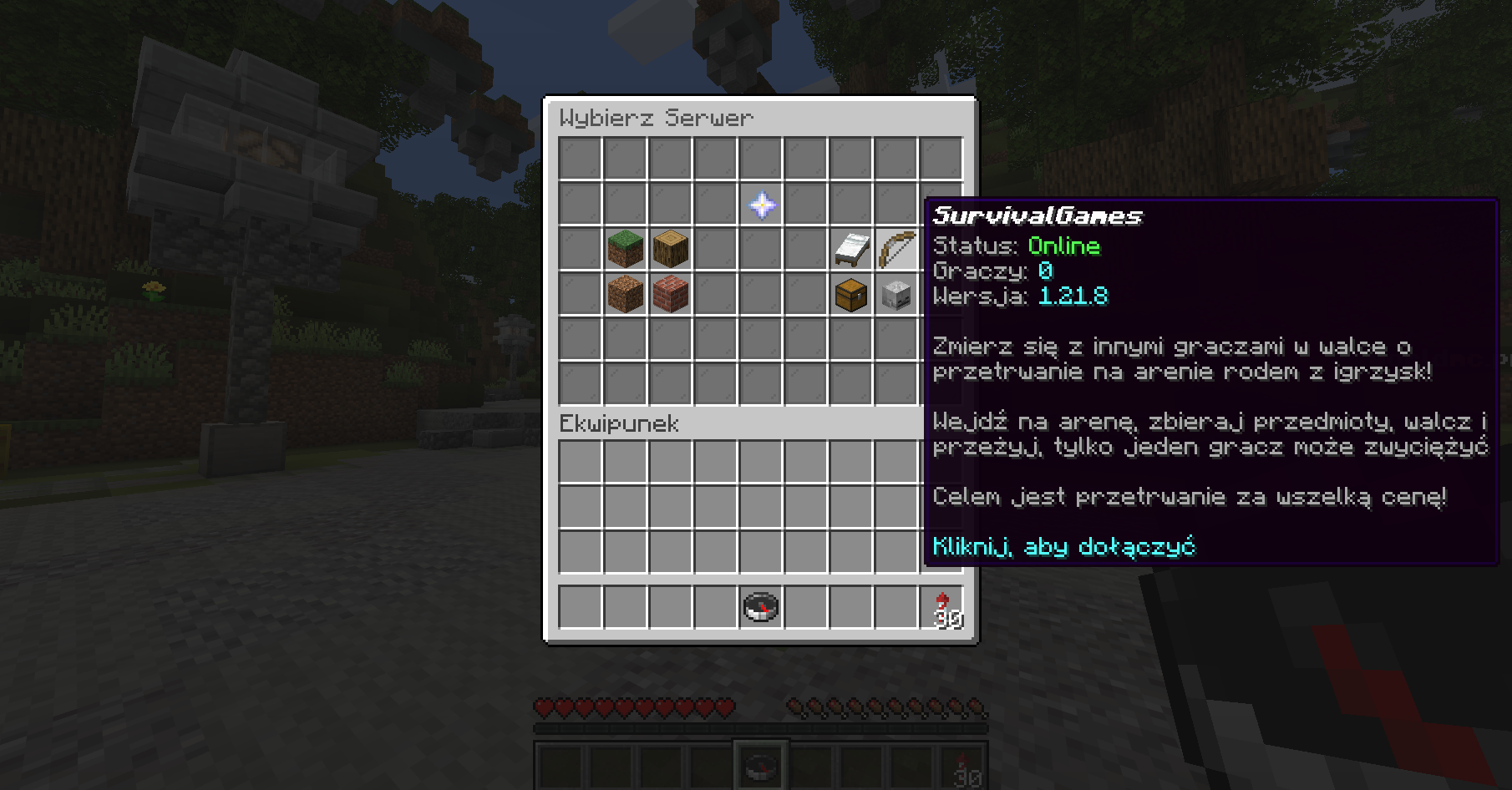Join SurvivalGames via the bow icon
Image resolution: width=1512 pixels, height=790 pixels.
pos(896,249)
